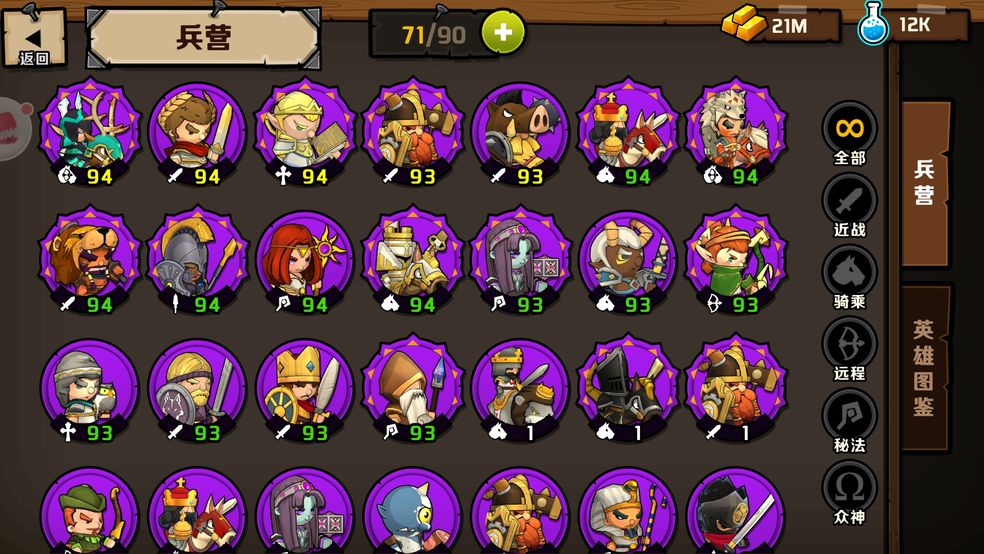The width and height of the screenshot is (984, 554).
Task: Select the lion-headed warrior portrait
Action: point(88,259)
